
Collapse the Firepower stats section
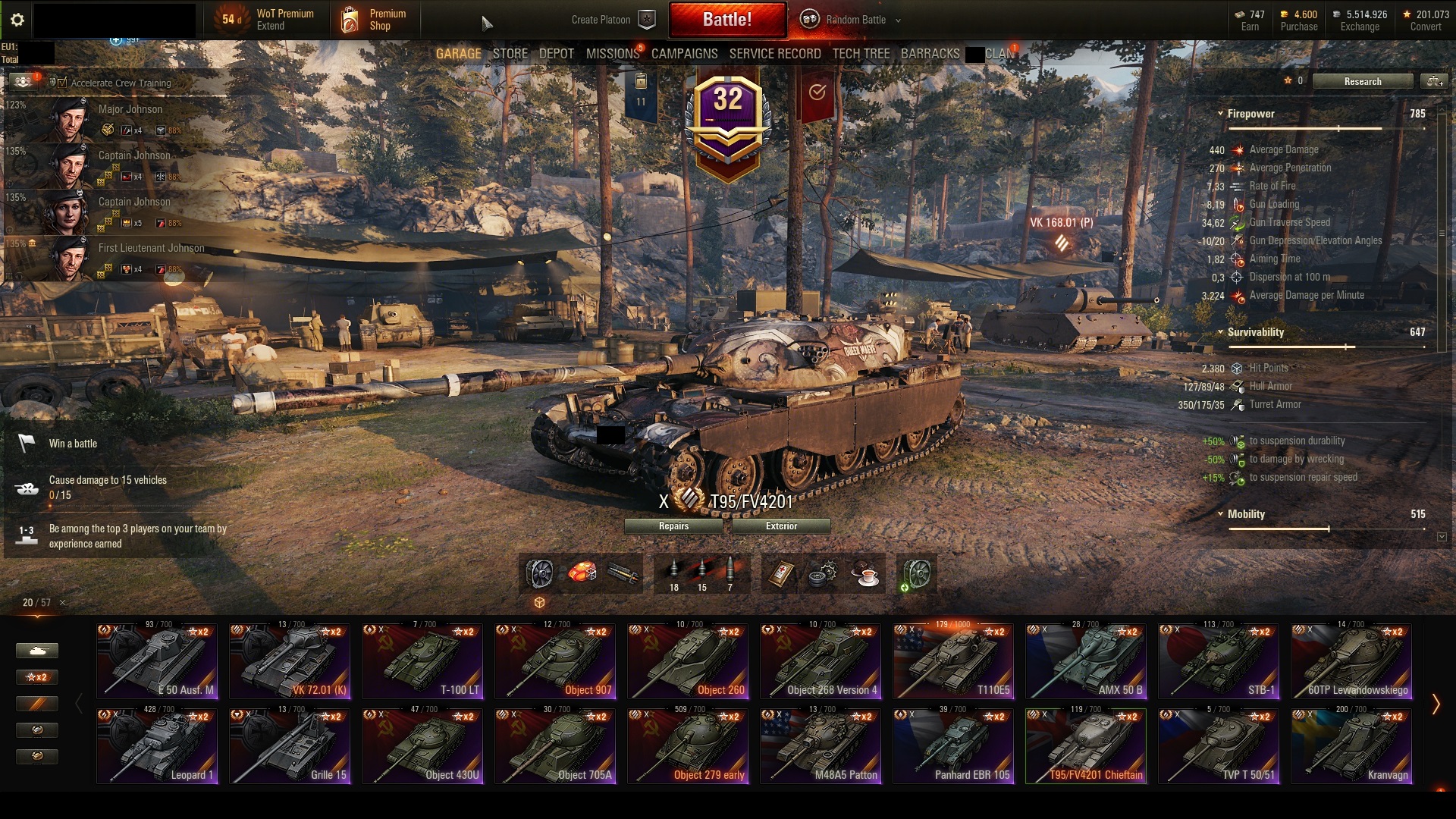point(1222,113)
